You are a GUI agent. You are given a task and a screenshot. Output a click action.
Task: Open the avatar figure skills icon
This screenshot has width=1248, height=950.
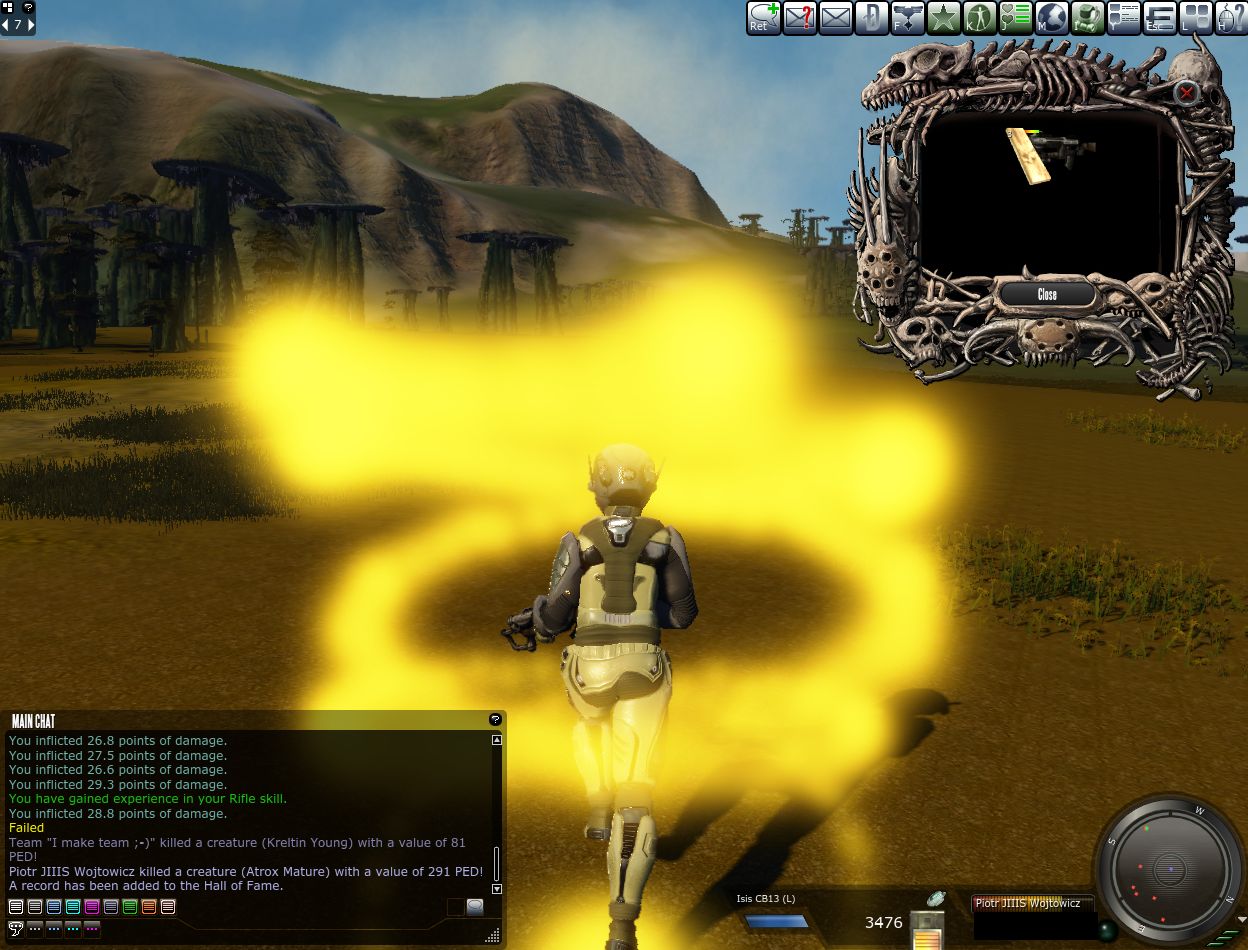pyautogui.click(x=980, y=17)
